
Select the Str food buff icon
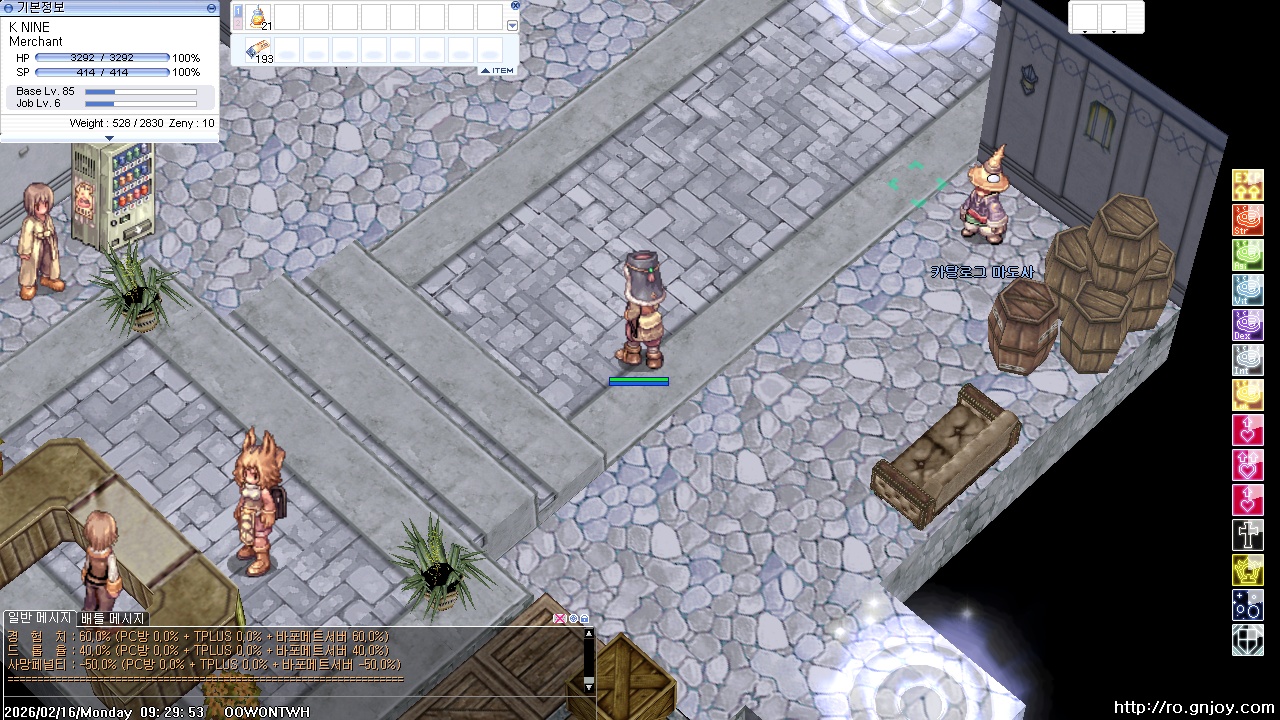[1247, 220]
